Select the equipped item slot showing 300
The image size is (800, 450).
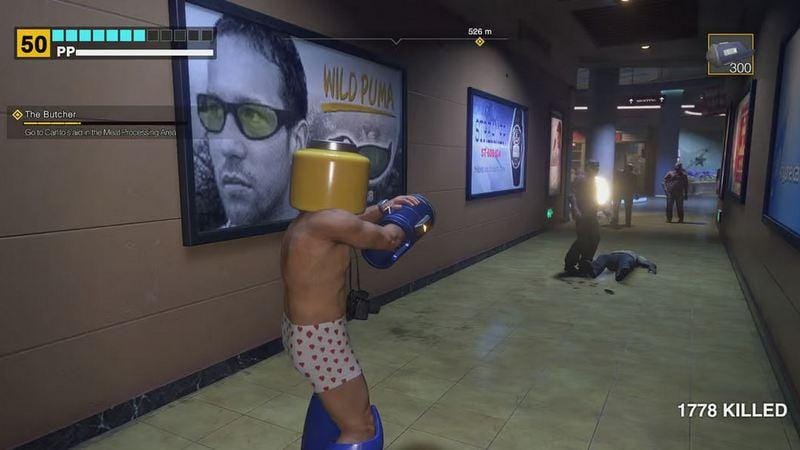[730, 55]
